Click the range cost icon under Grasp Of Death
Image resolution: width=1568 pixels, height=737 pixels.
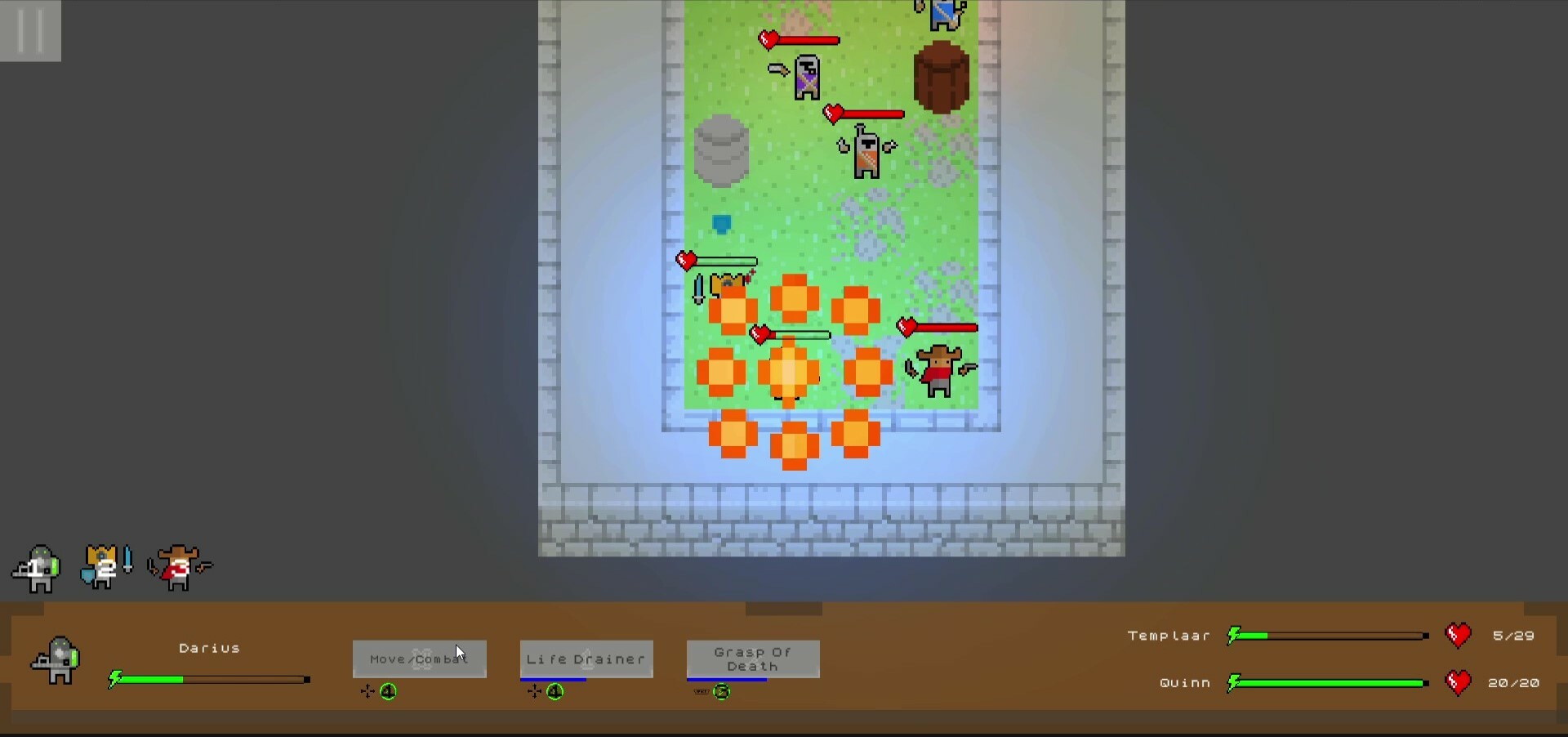[700, 692]
